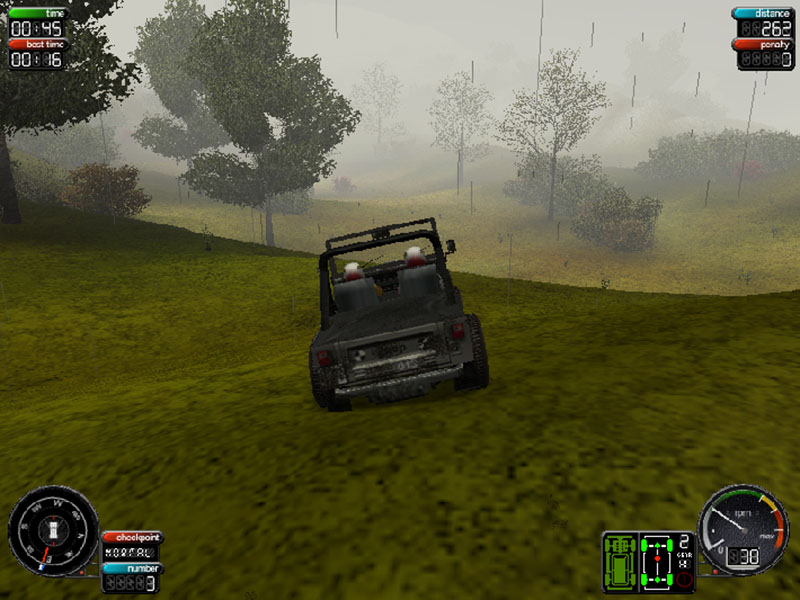Click the drivetrain differential lock diagram

pyautogui.click(x=657, y=561)
